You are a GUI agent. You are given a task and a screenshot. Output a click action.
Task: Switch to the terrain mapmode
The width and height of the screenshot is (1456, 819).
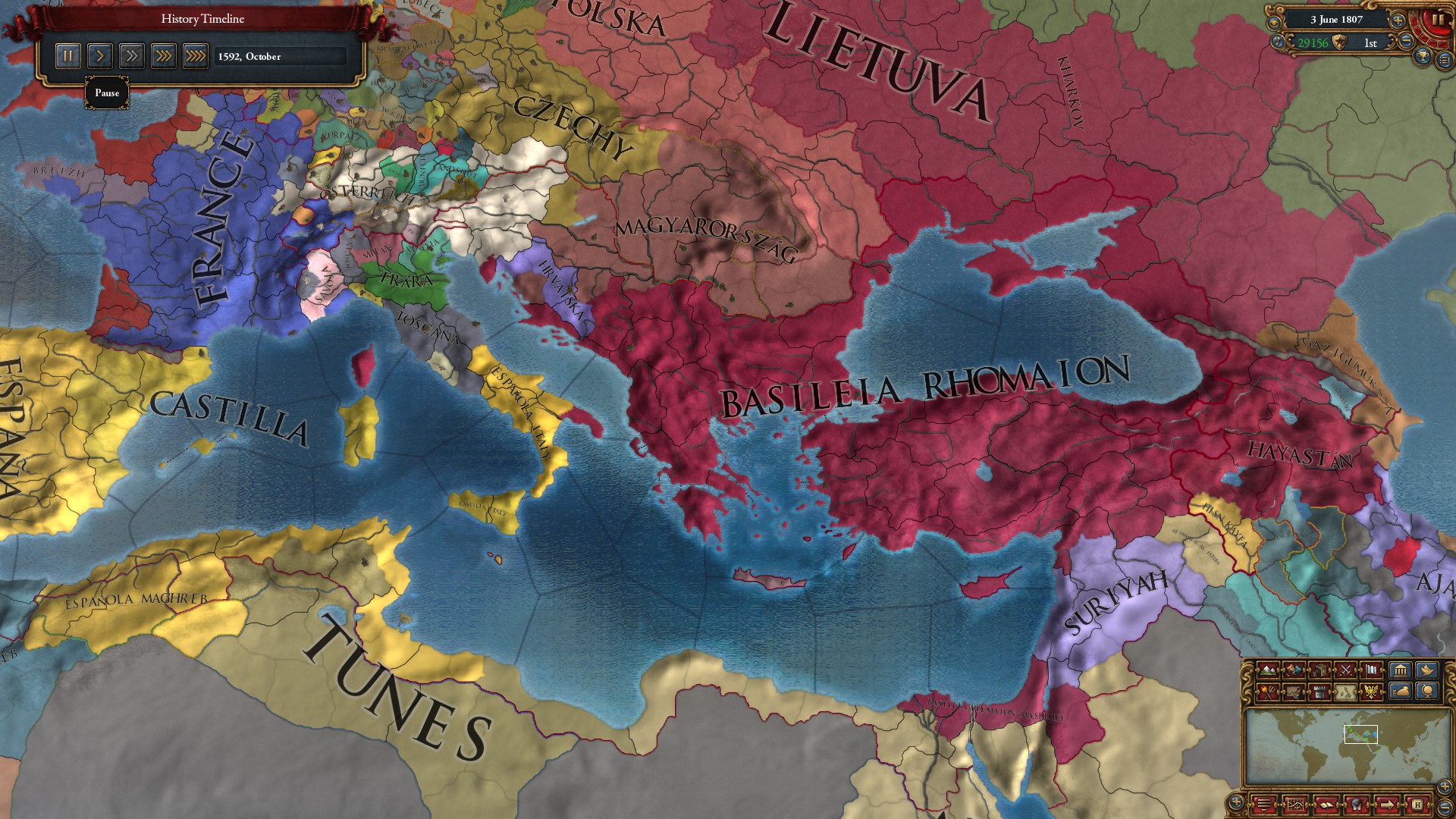point(1267,670)
